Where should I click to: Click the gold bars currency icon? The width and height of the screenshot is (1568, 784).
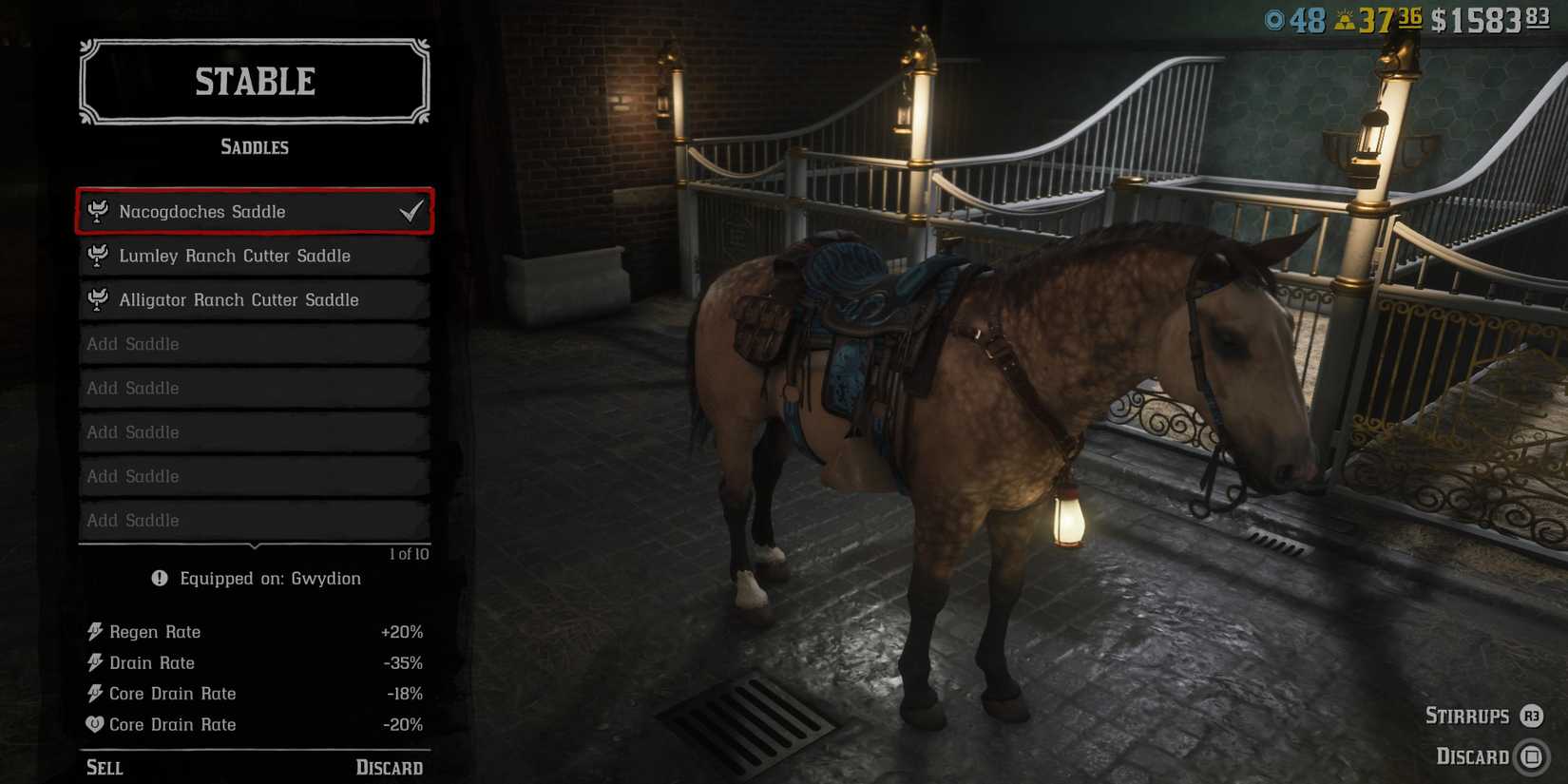point(1347,17)
